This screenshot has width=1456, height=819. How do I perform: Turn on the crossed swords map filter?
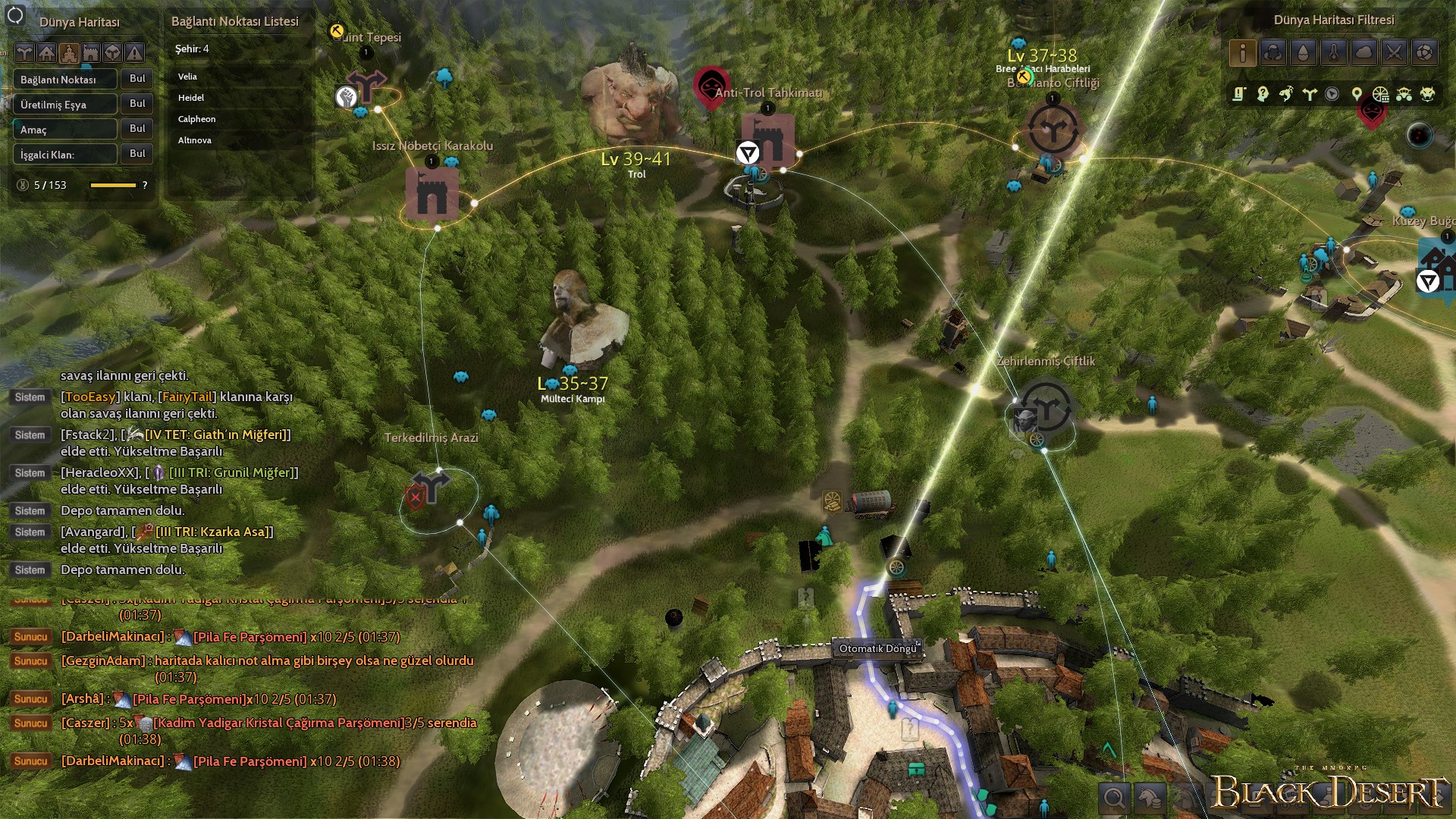click(x=1394, y=52)
